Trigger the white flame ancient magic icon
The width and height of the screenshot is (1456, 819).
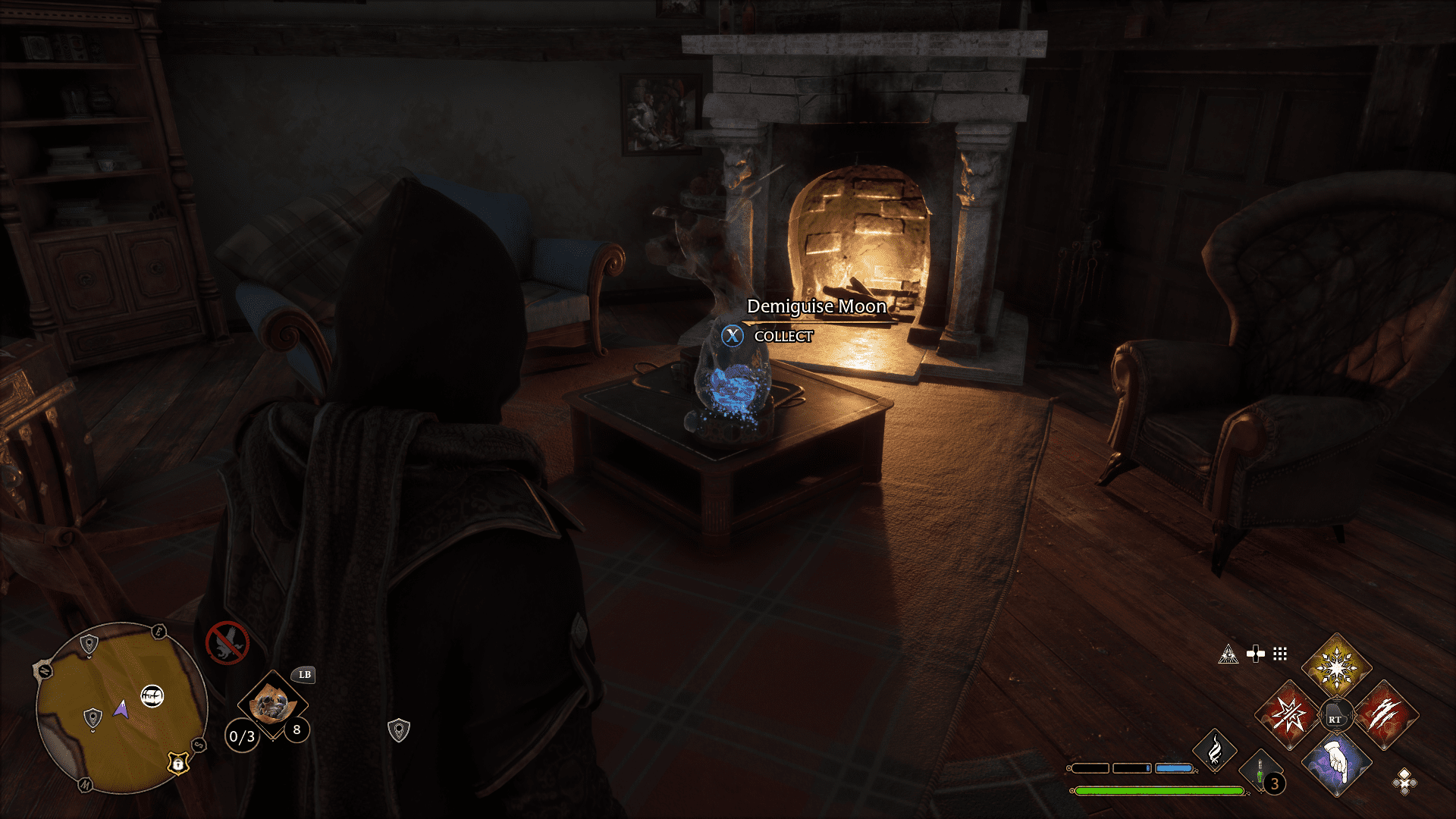tap(1215, 750)
